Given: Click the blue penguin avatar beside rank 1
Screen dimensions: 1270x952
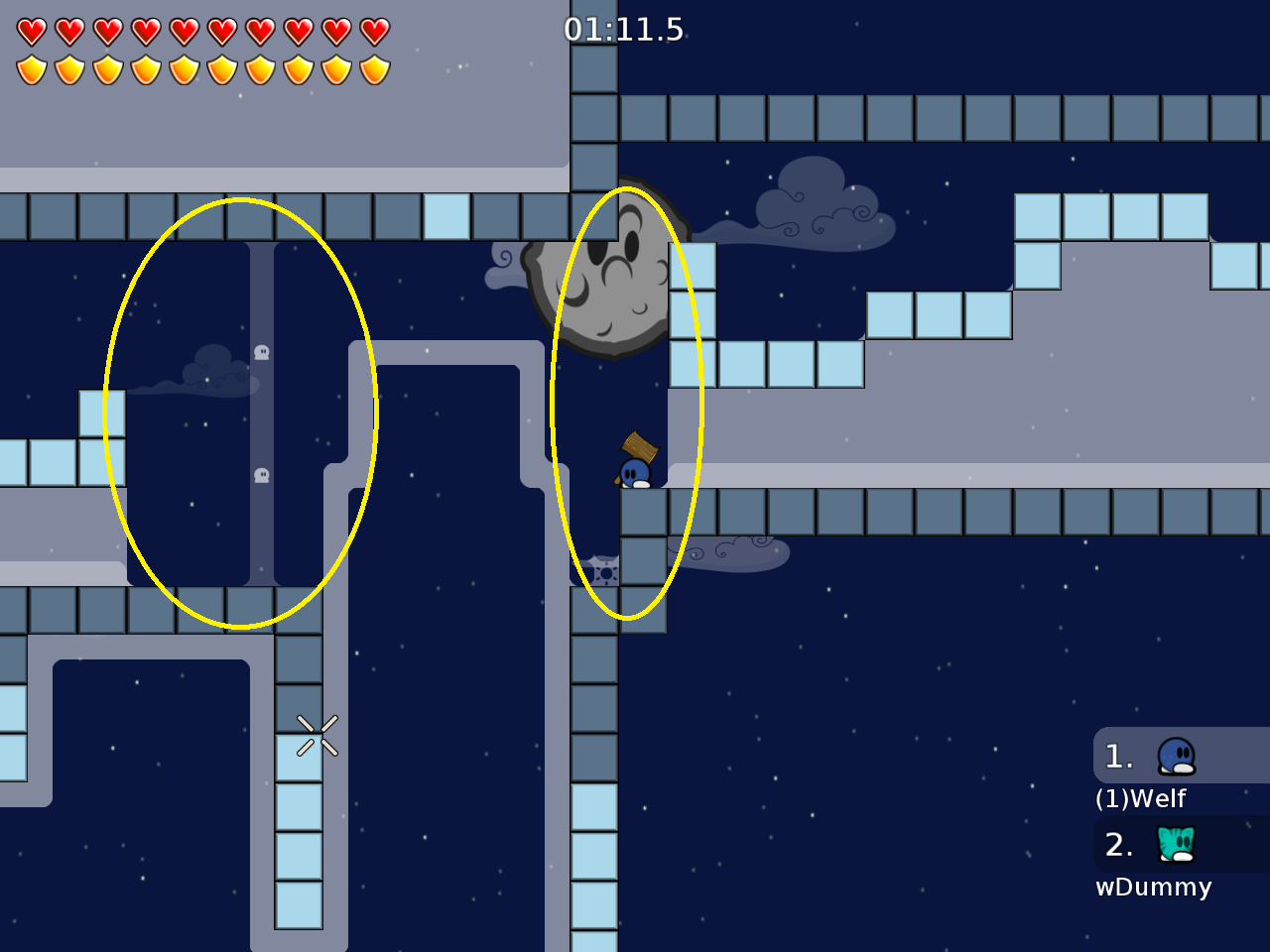Looking at the screenshot, I should 1174,756.
